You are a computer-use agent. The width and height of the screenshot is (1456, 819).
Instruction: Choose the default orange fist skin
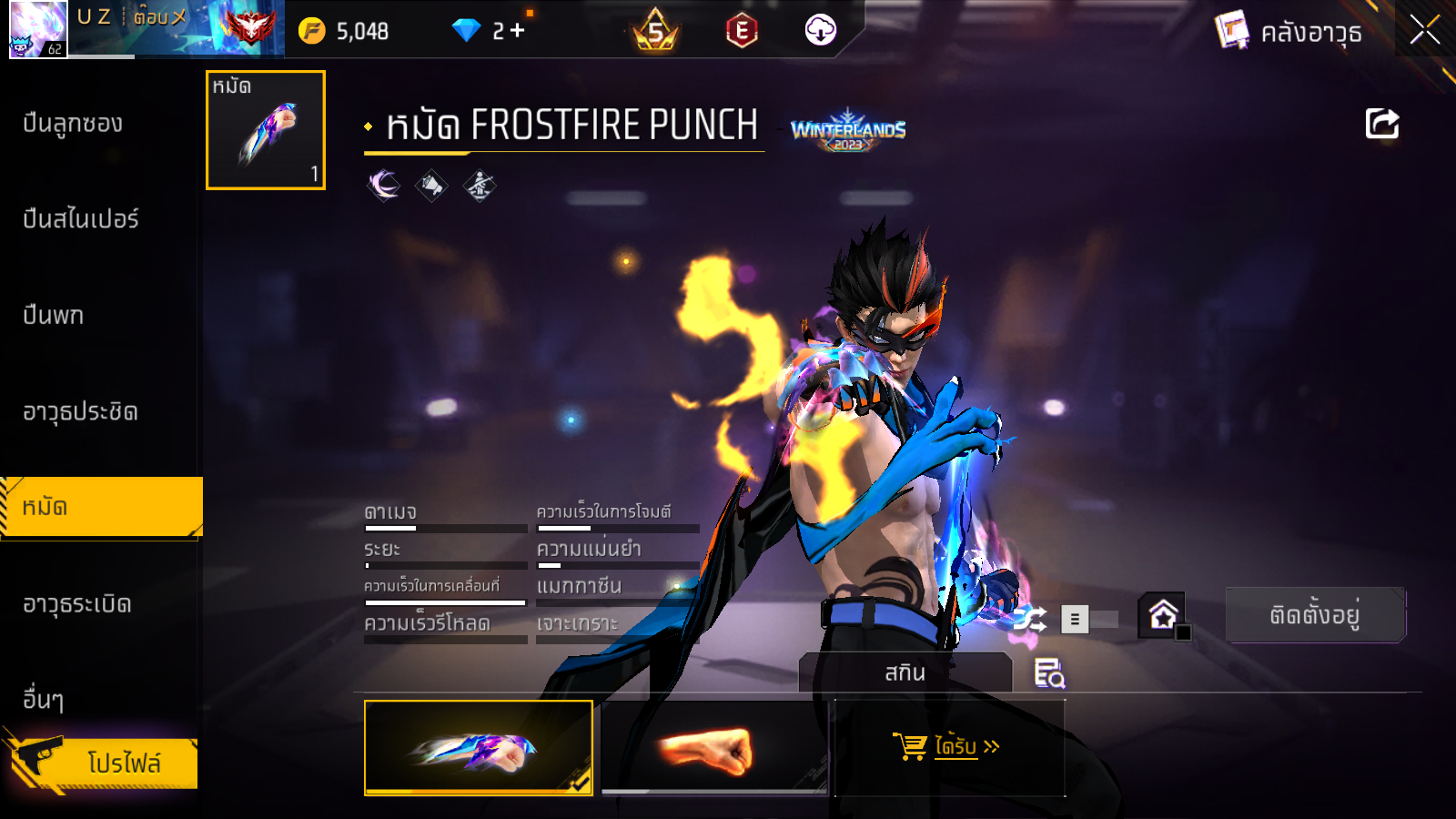(714, 747)
